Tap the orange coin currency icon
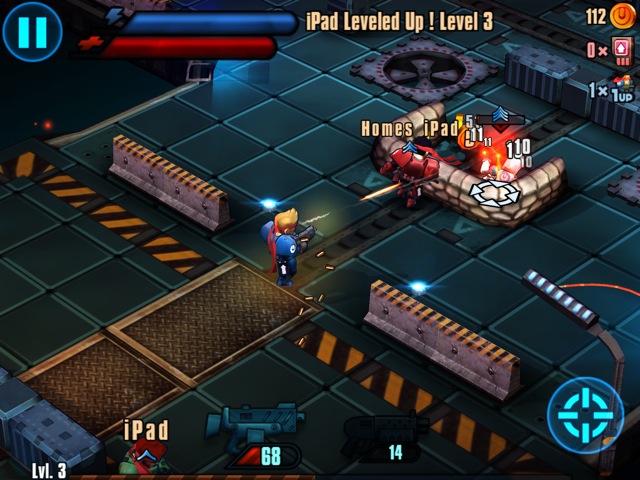The image size is (640, 480). pos(622,15)
